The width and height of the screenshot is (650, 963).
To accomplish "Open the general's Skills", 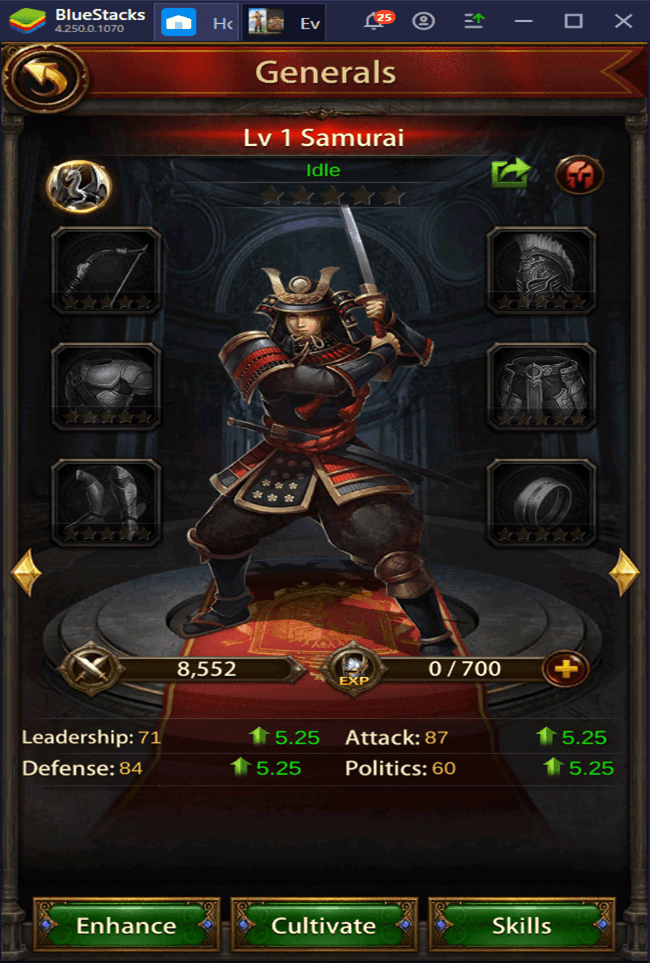I will [521, 925].
